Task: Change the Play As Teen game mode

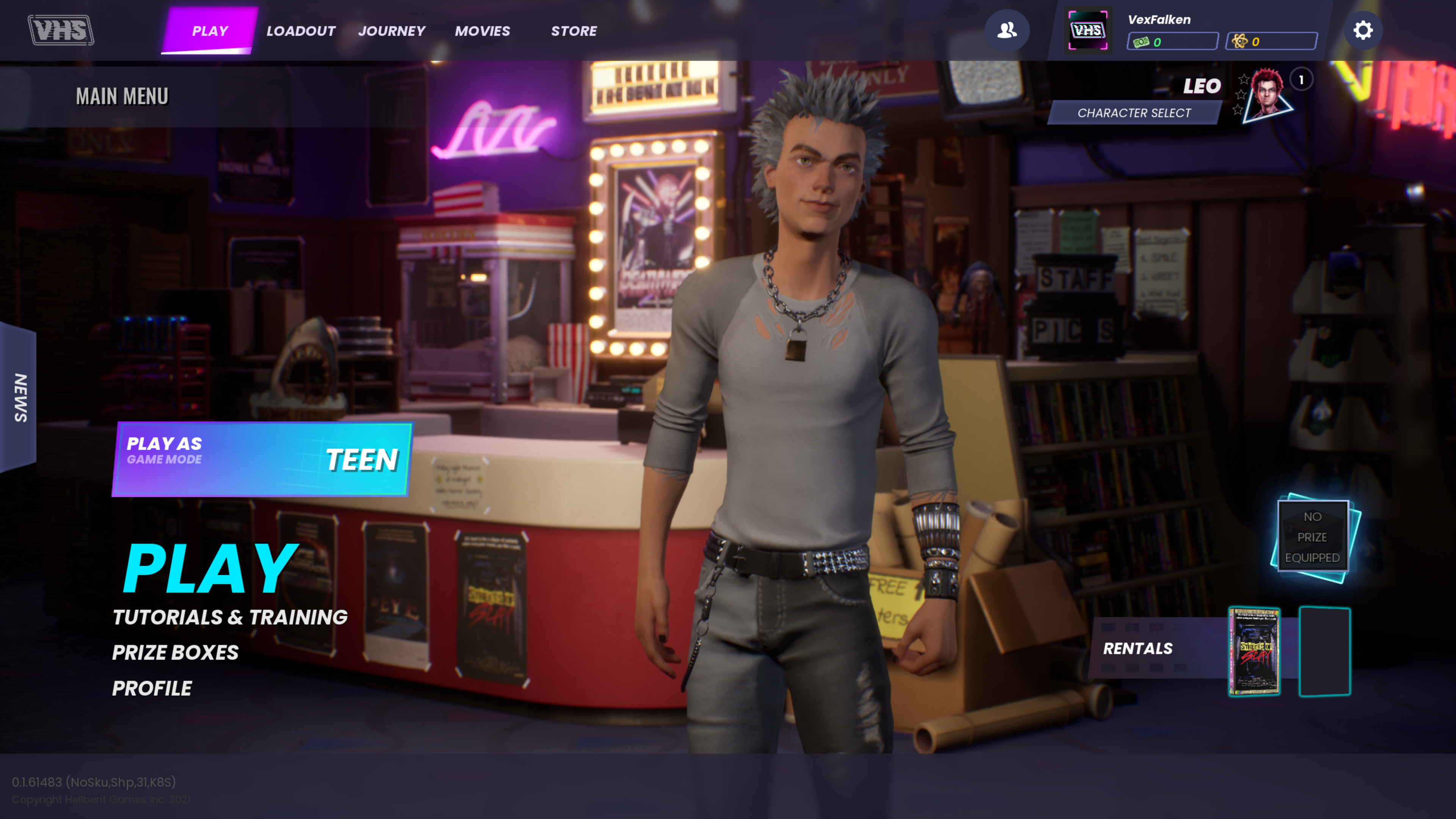Action: [262, 458]
